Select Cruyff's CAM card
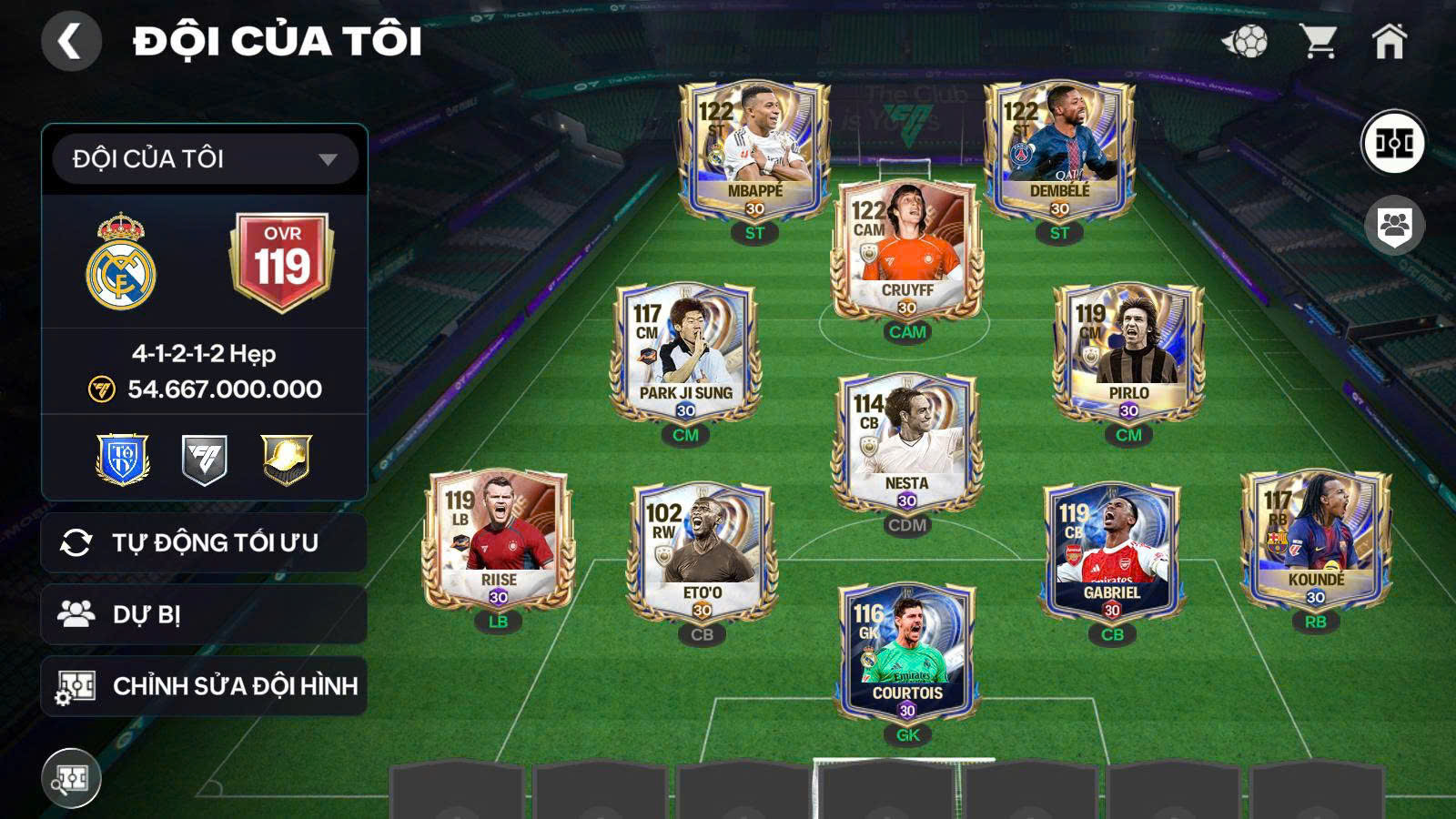Viewport: 1456px width, 819px height. (x=907, y=250)
